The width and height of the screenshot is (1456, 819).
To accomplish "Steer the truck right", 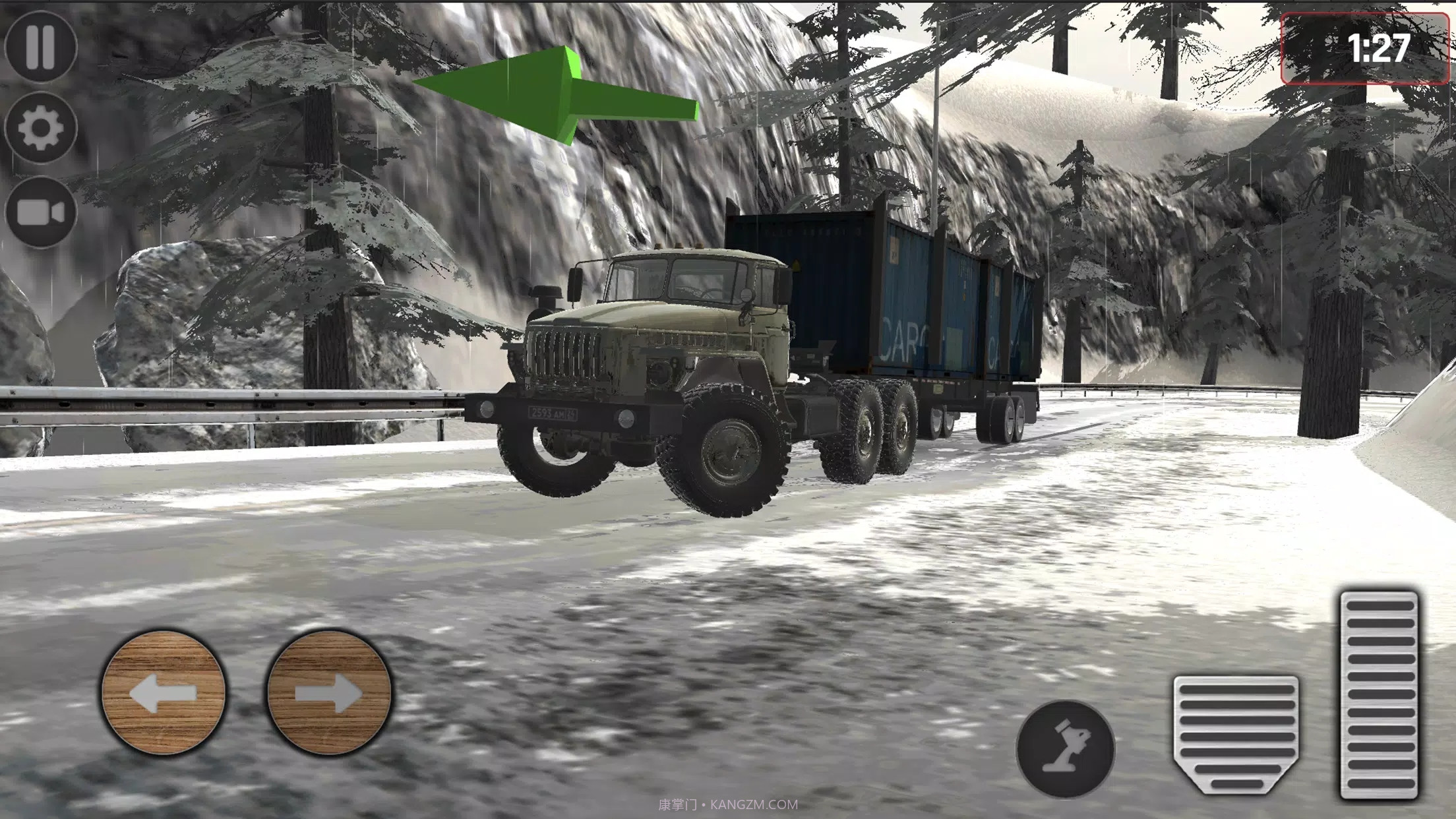I will (329, 692).
